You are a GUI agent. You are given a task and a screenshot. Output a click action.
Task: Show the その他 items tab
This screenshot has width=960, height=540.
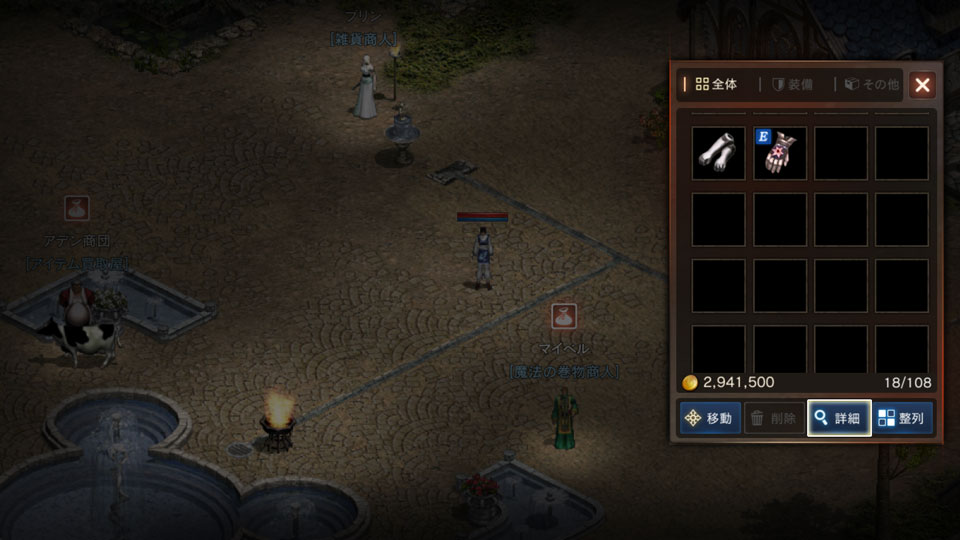pos(872,85)
